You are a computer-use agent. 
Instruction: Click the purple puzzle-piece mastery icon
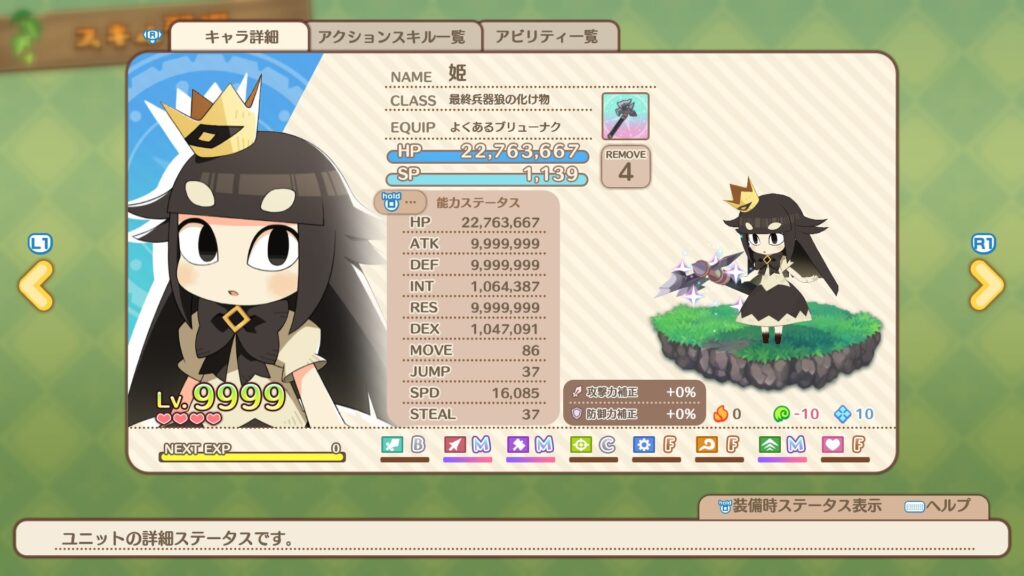pos(518,444)
